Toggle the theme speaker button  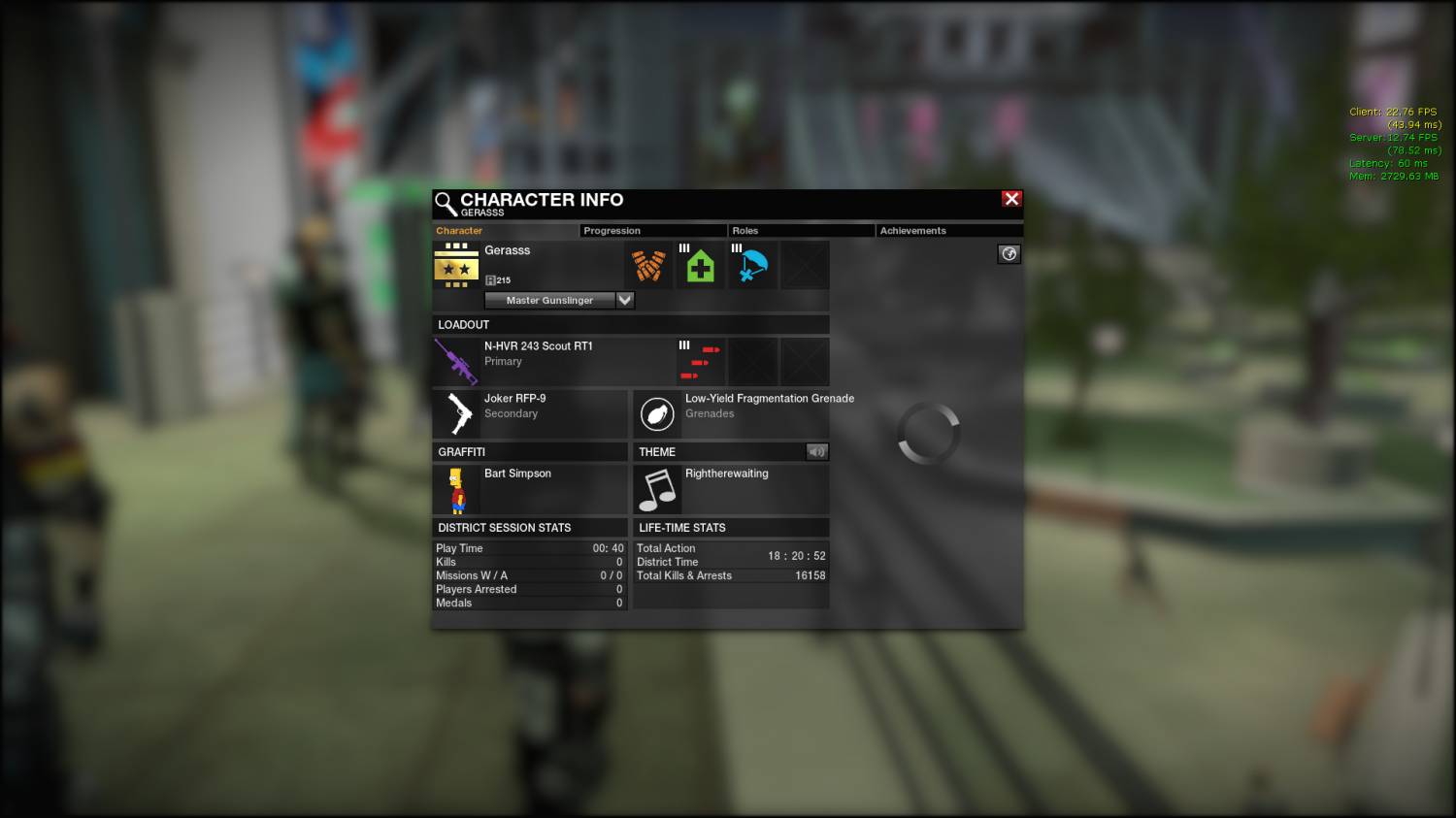[x=816, y=451]
